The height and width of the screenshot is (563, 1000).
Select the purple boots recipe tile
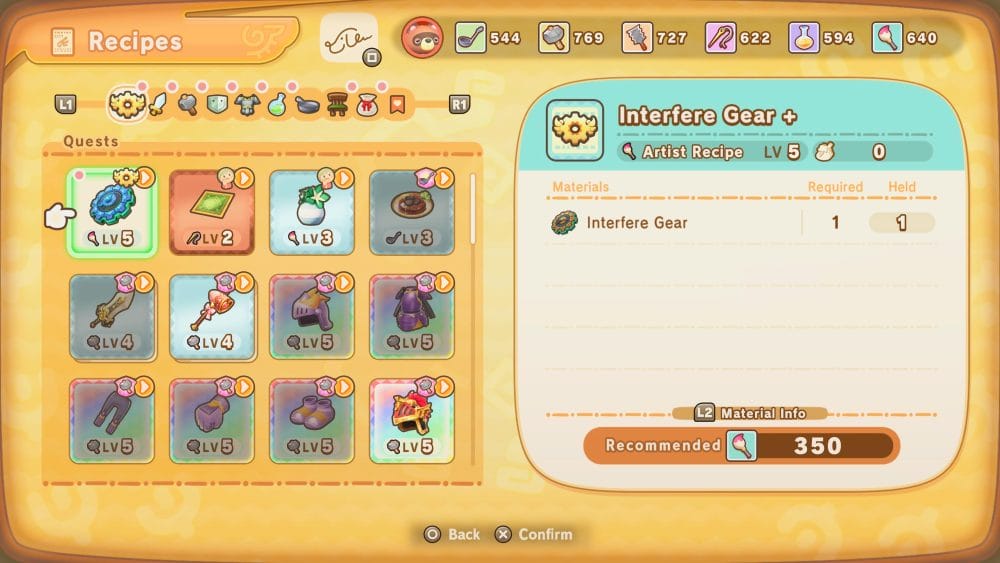point(311,420)
